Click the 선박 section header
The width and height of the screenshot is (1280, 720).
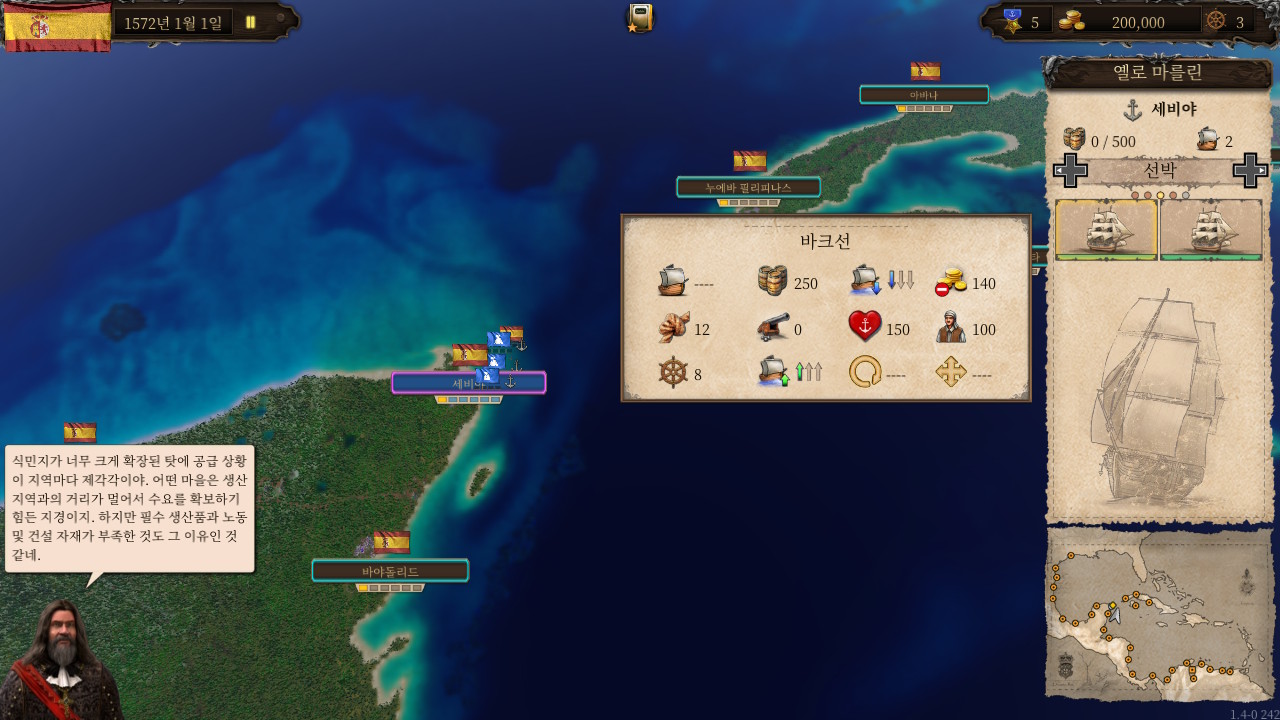pos(1160,170)
